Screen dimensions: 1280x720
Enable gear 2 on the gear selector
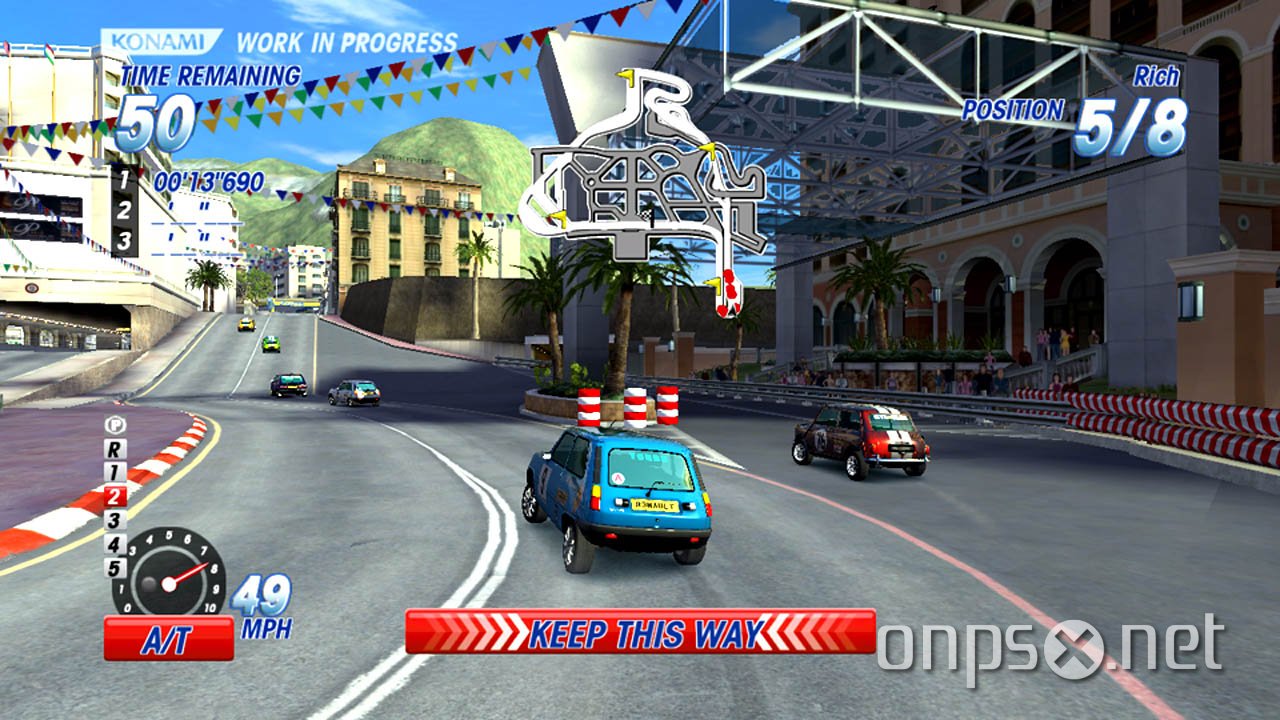pyautogui.click(x=114, y=496)
